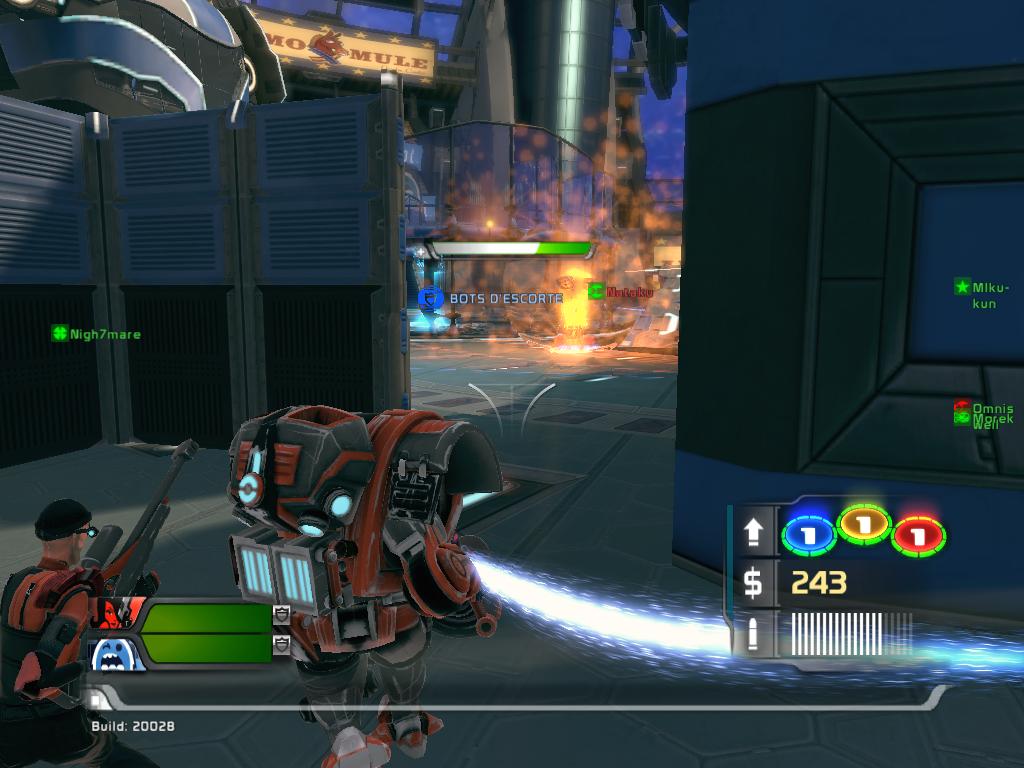
Task: Click the skill upgrade arrow icon
Action: coord(753,532)
